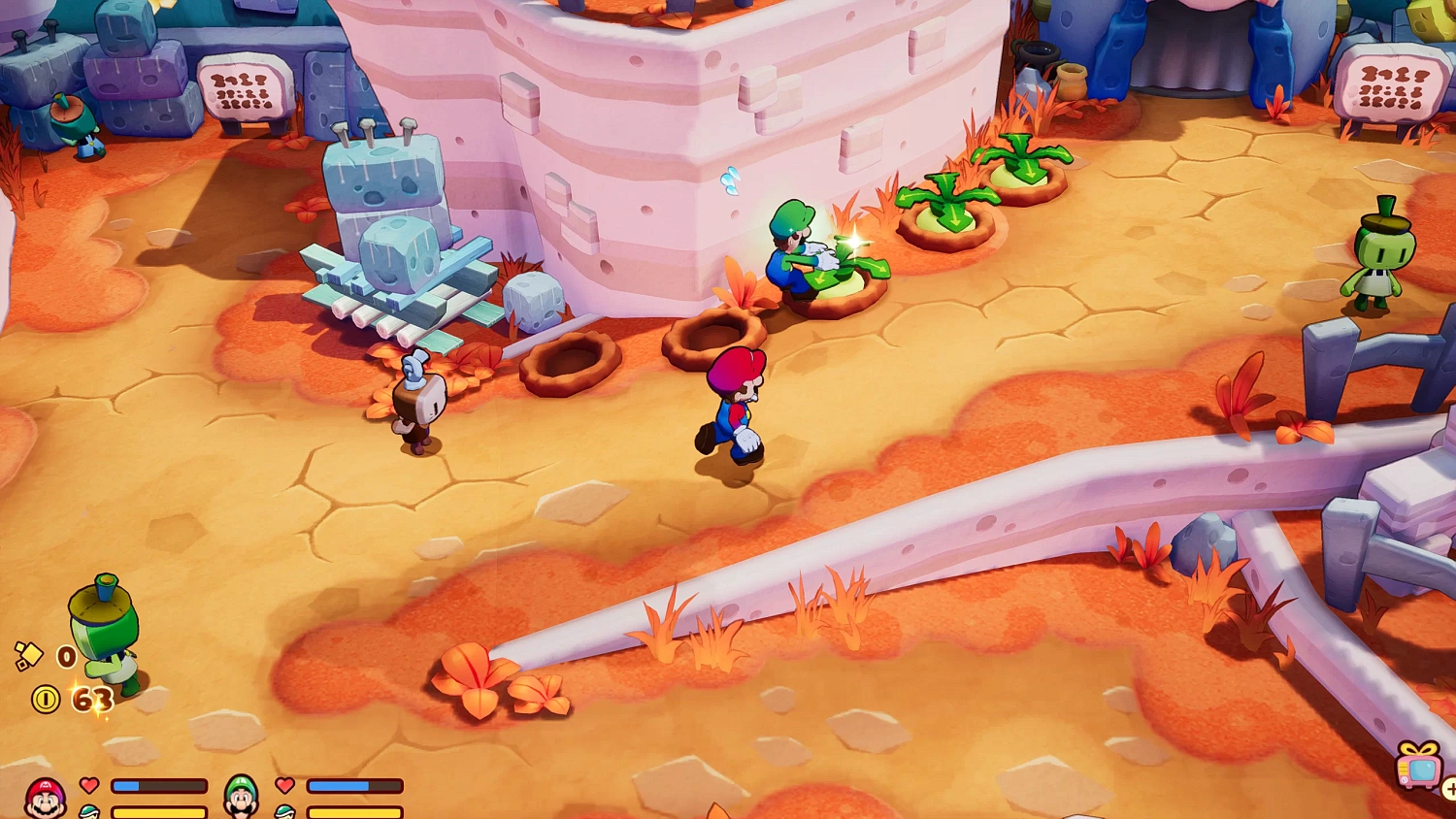Click the heart icon next to Luigi's HP bar
The image size is (1456, 819).
coord(283,786)
